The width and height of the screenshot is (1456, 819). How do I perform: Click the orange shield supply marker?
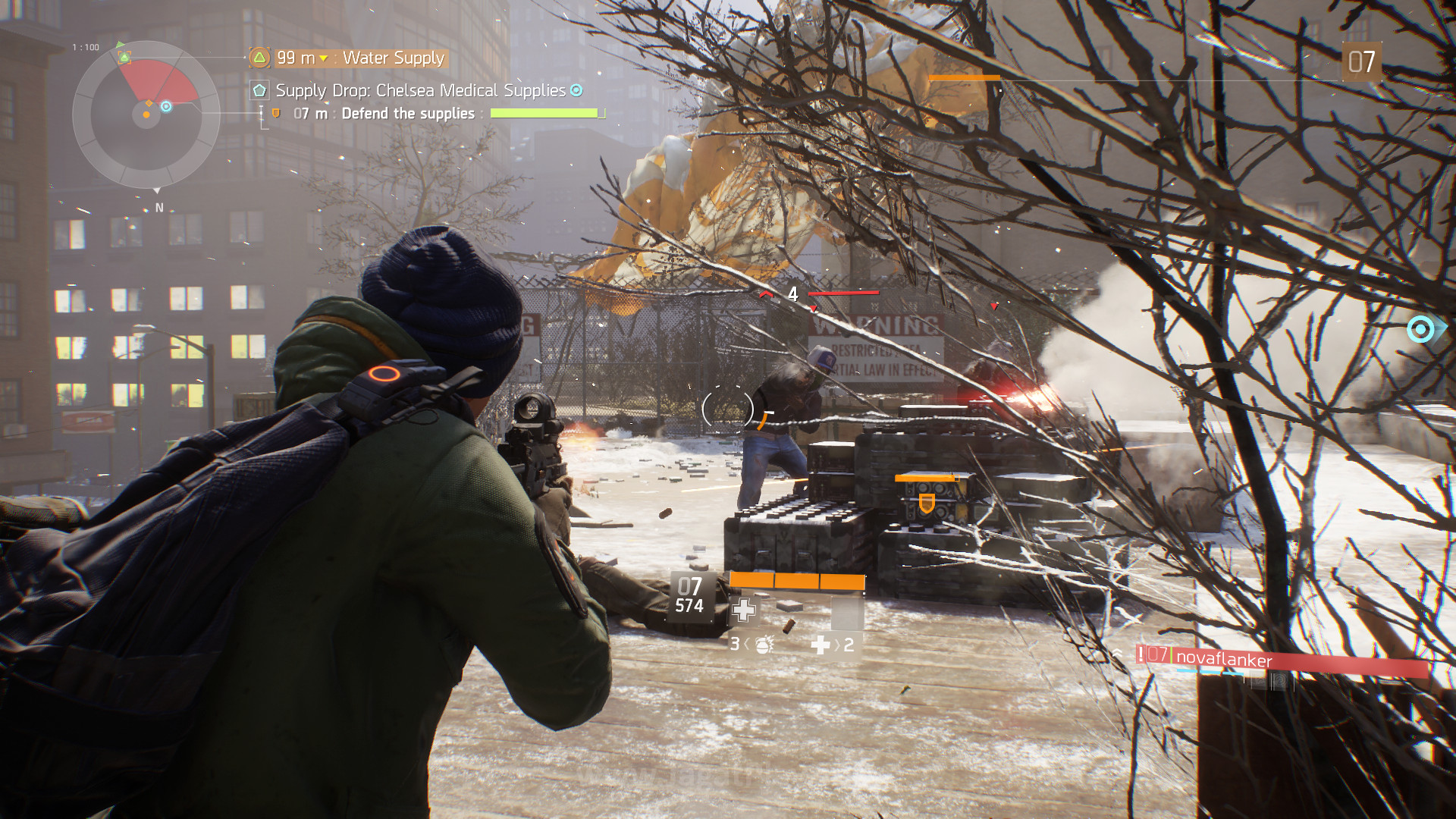[926, 503]
